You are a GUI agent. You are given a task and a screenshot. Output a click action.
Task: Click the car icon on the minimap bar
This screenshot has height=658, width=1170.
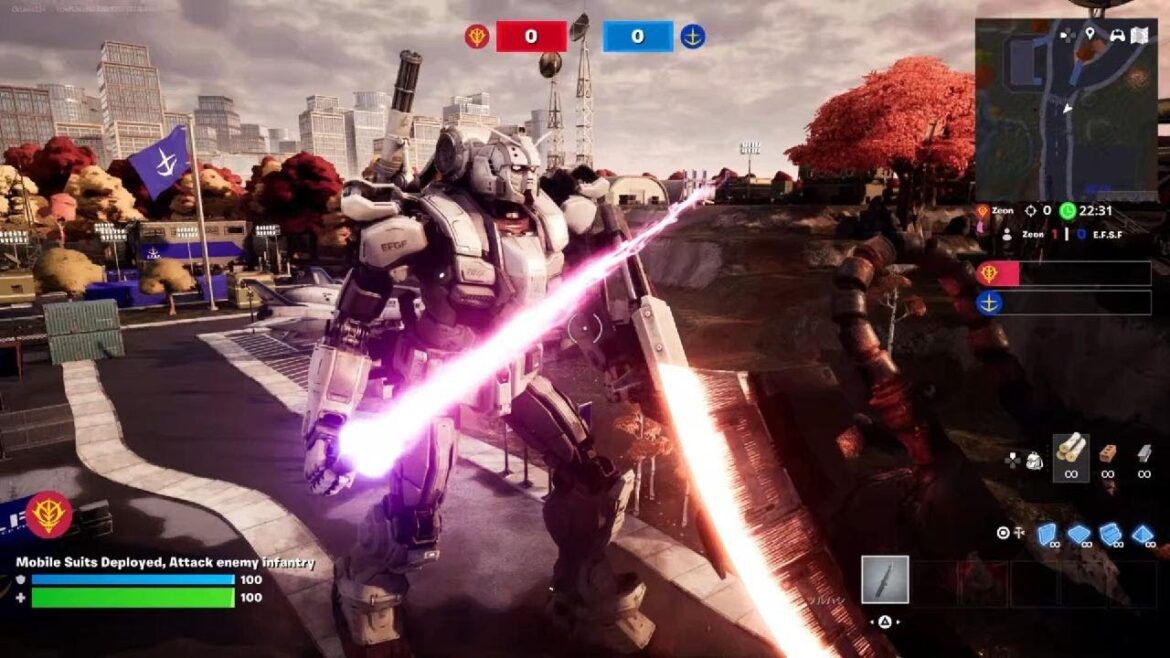pyautogui.click(x=1116, y=36)
